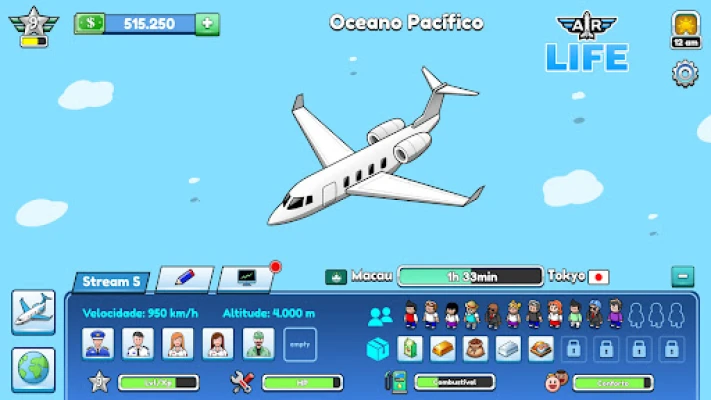Open the airplane fleet button
This screenshot has height=400, width=711.
point(33,311)
